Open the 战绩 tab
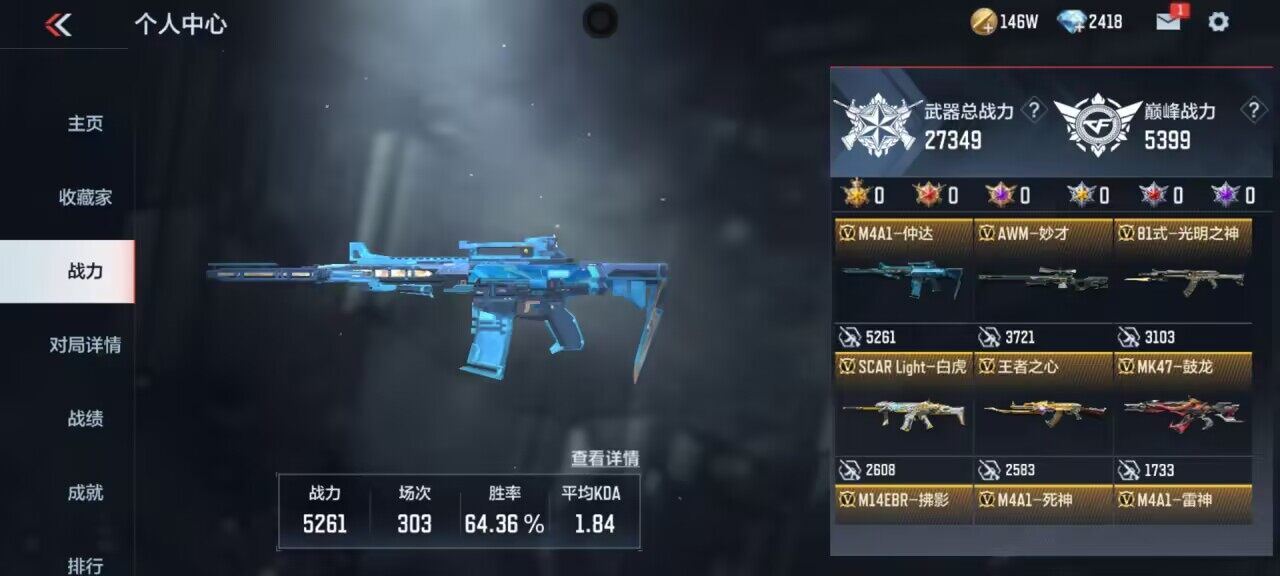This screenshot has width=1280, height=576. pos(85,419)
